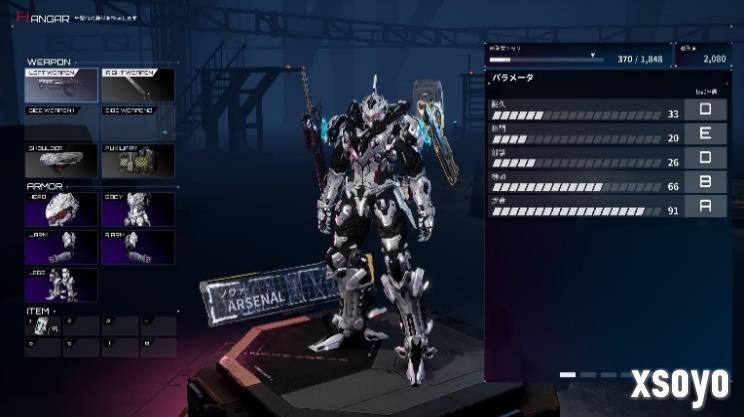Choose the Shoulder weapon slot

click(61, 160)
